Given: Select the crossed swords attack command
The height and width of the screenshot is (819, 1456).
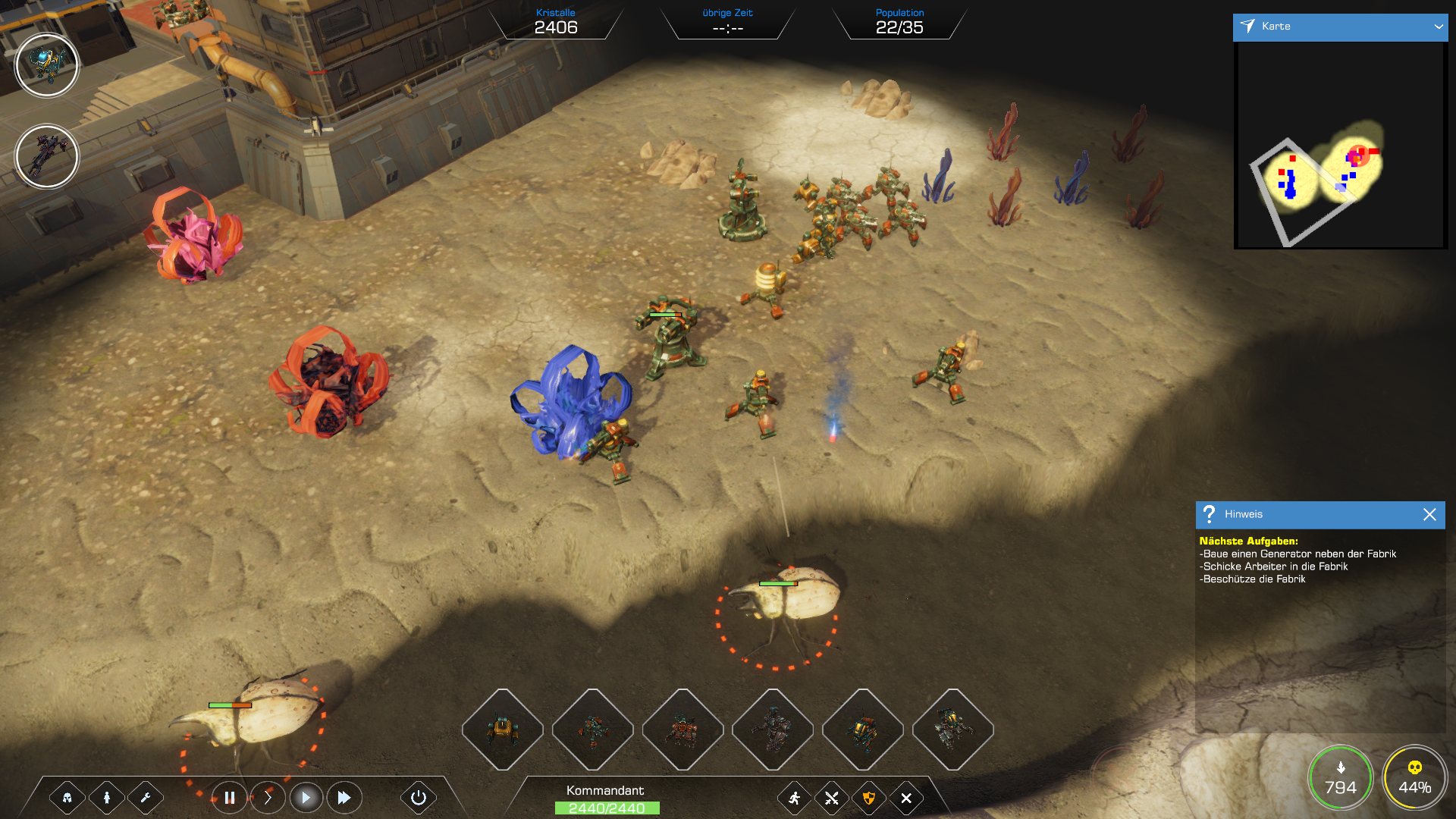Looking at the screenshot, I should click(x=832, y=798).
